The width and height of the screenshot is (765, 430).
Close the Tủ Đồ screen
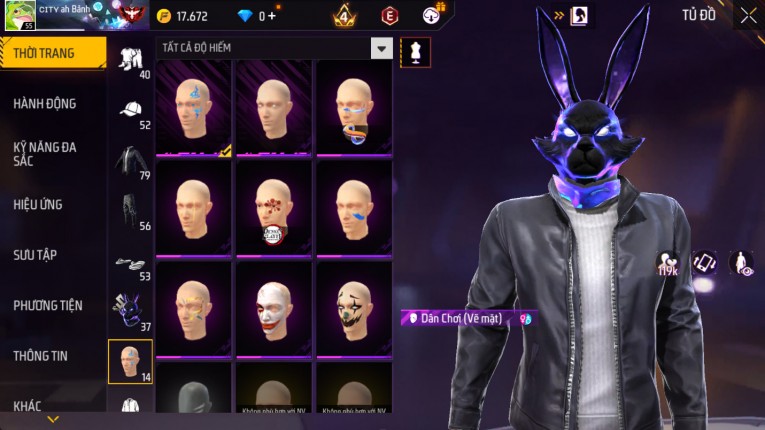[749, 16]
